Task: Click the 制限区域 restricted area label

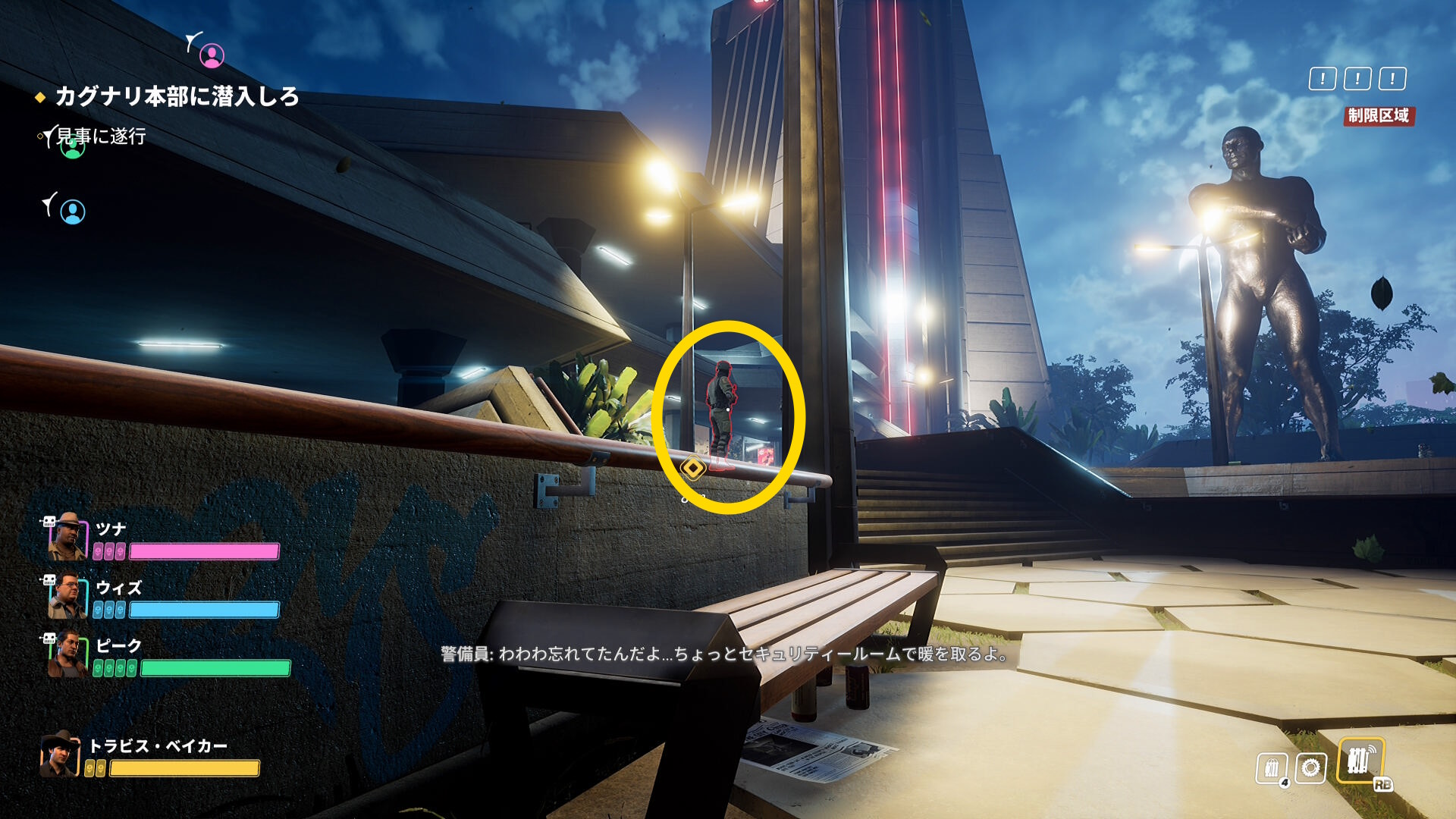Action: click(x=1378, y=116)
